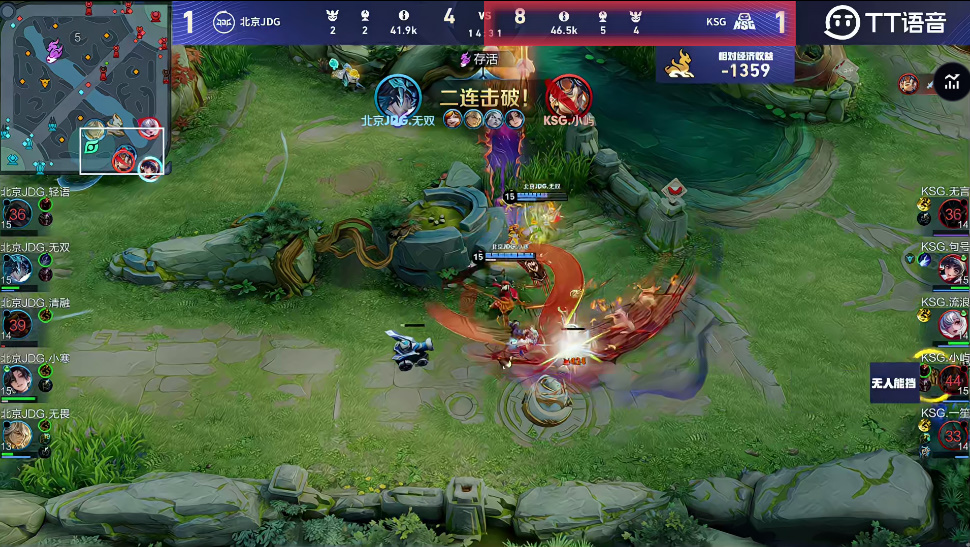Screen dimensions: 970x547
Task: Pick 北京JDG.无畏 player portrait
Action: 18,434
